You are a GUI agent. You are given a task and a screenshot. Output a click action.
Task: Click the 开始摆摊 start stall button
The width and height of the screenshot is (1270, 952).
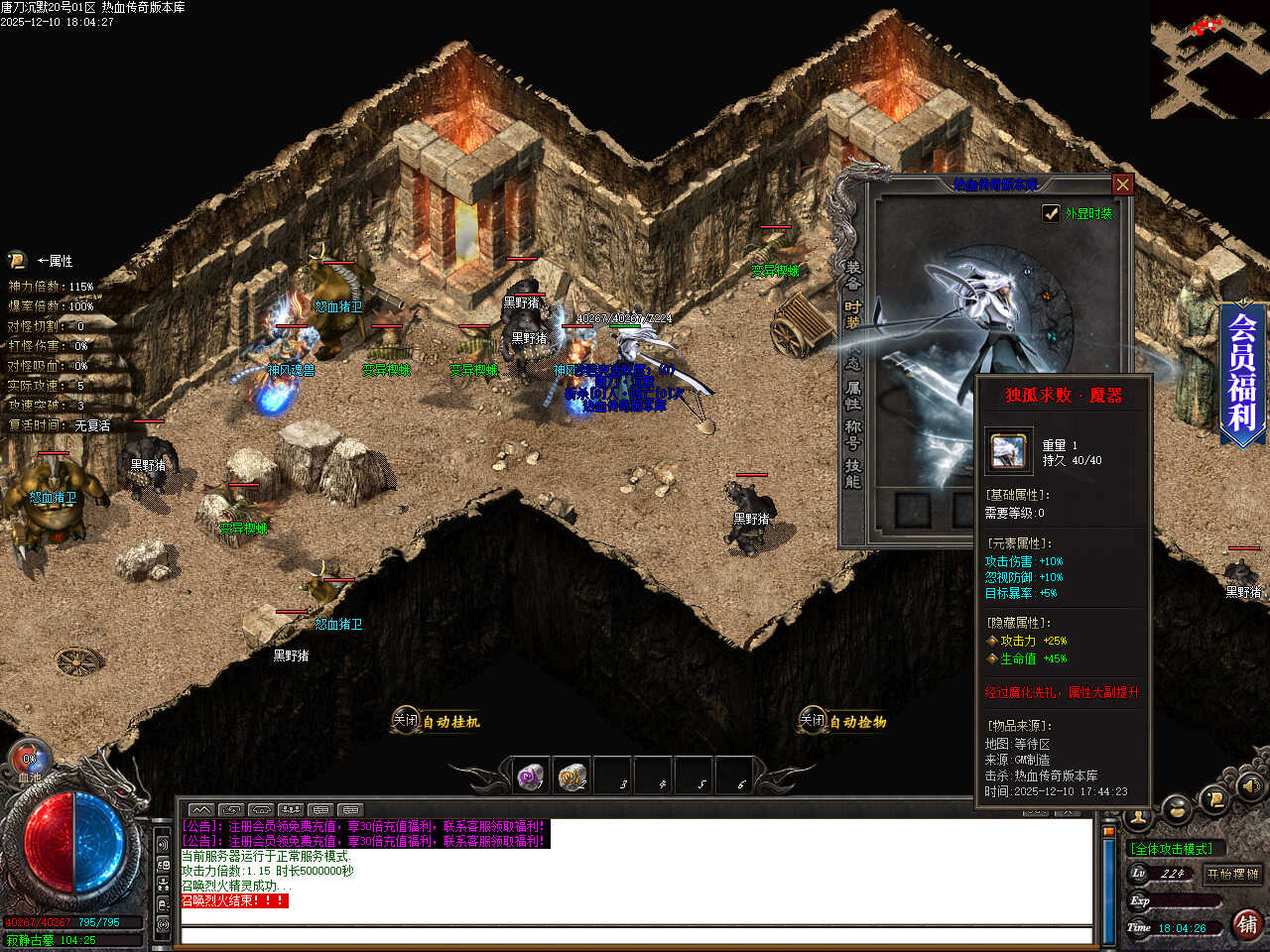[1232, 874]
